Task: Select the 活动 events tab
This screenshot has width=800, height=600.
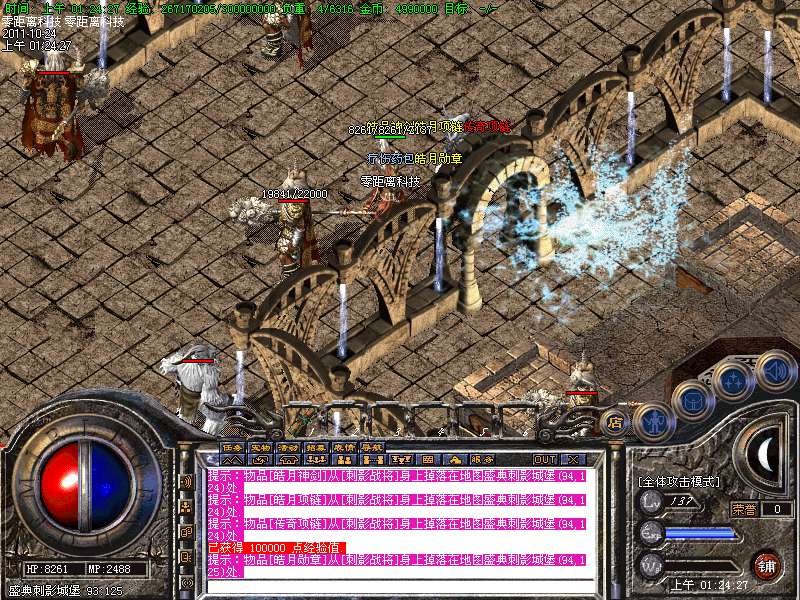Action: tap(288, 447)
